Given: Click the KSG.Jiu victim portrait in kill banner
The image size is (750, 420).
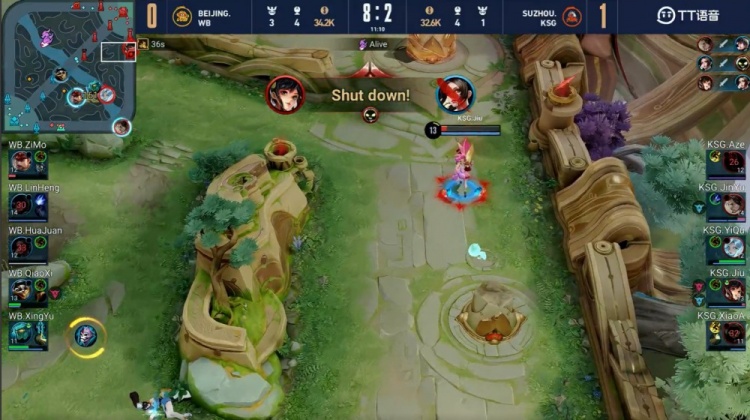Looking at the screenshot, I should [455, 94].
